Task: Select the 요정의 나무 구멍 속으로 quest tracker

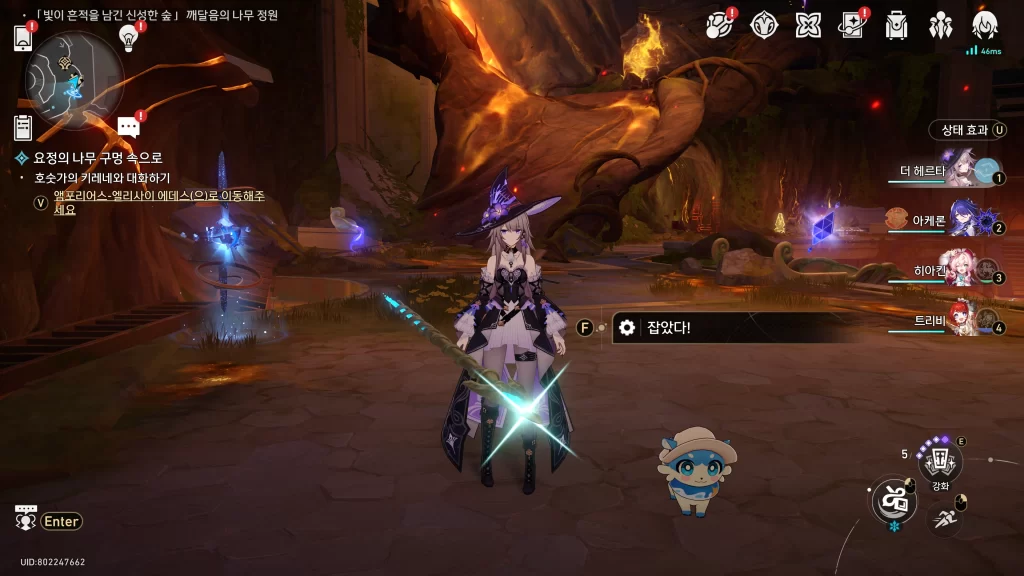Action: (x=97, y=158)
